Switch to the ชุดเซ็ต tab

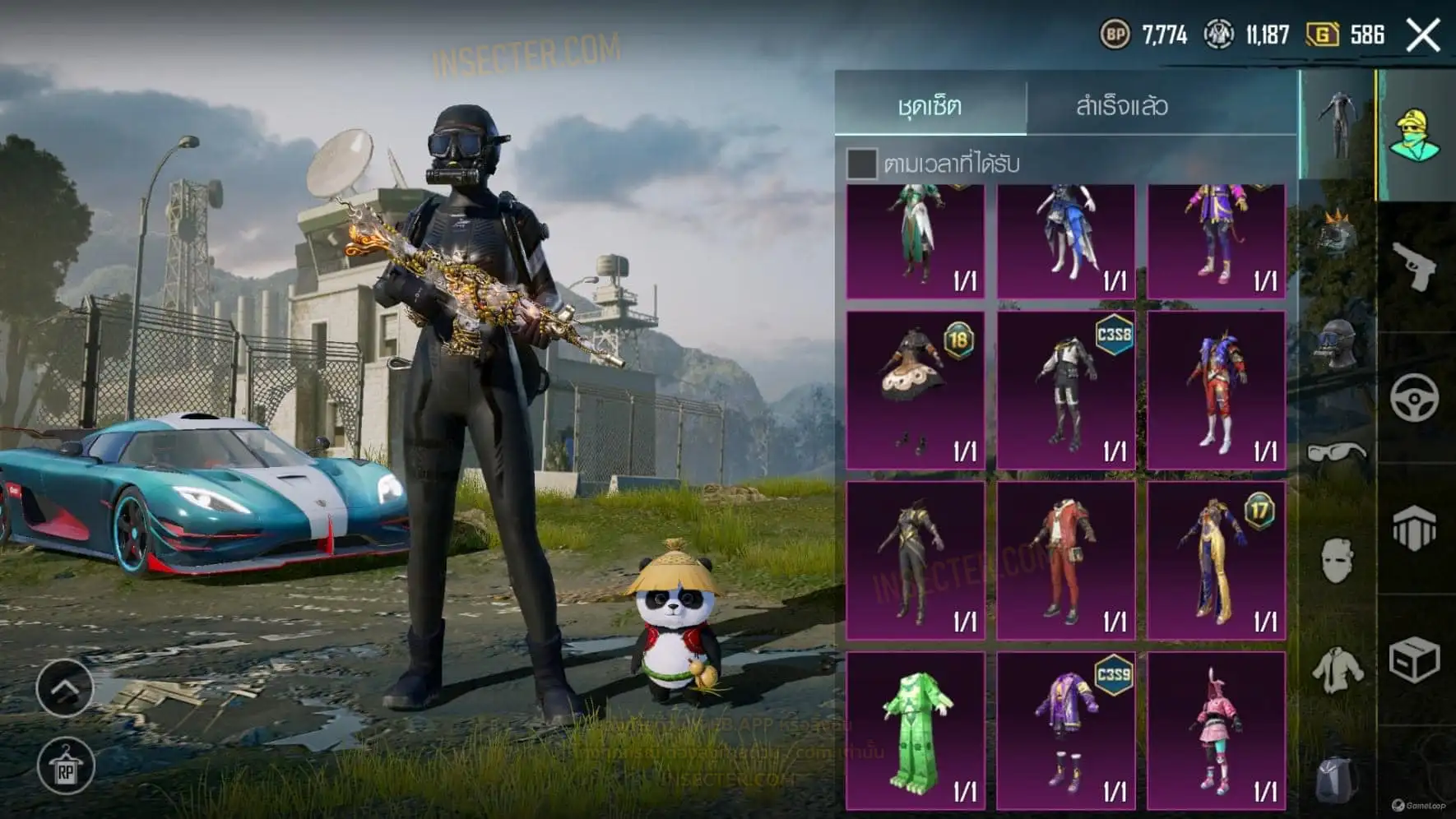pos(930,105)
